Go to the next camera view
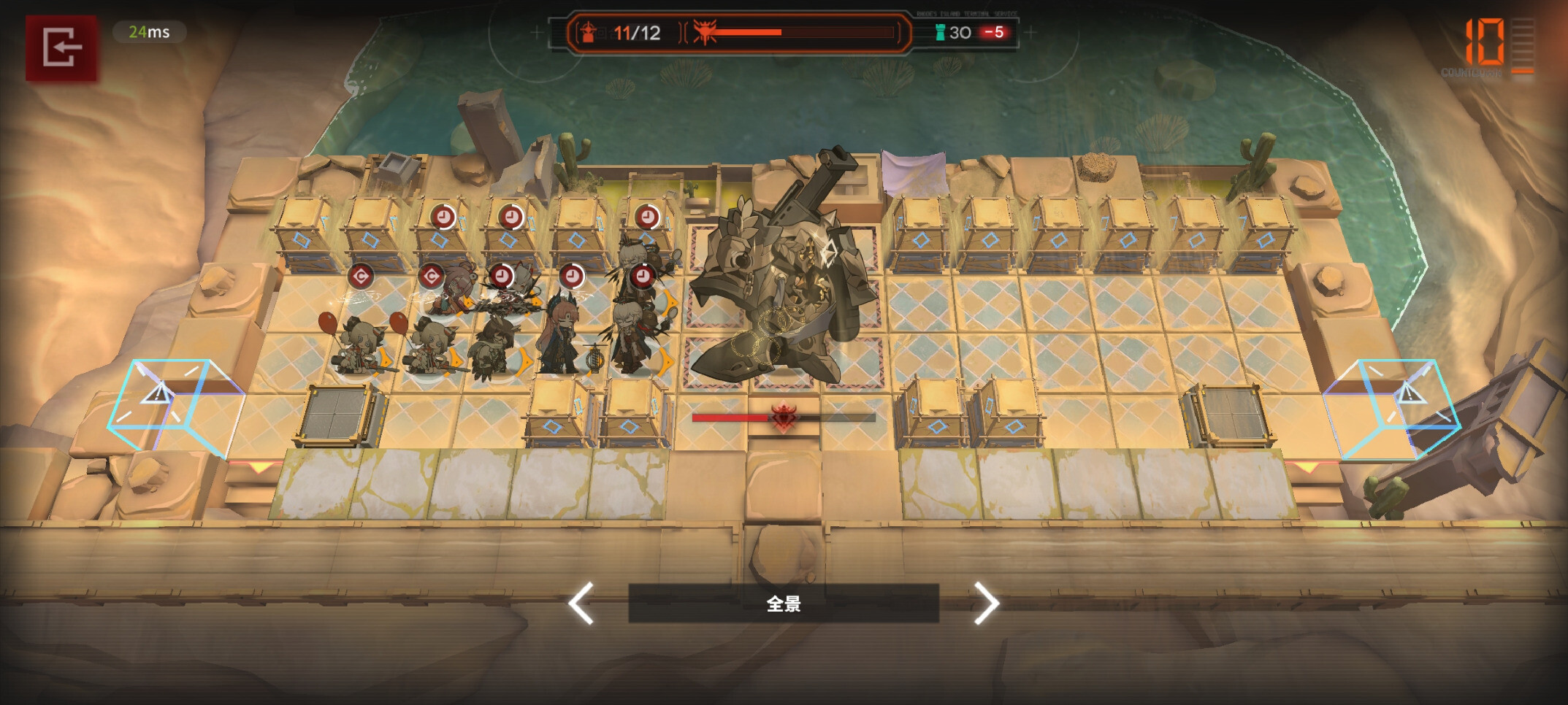1568x705 pixels. (985, 603)
